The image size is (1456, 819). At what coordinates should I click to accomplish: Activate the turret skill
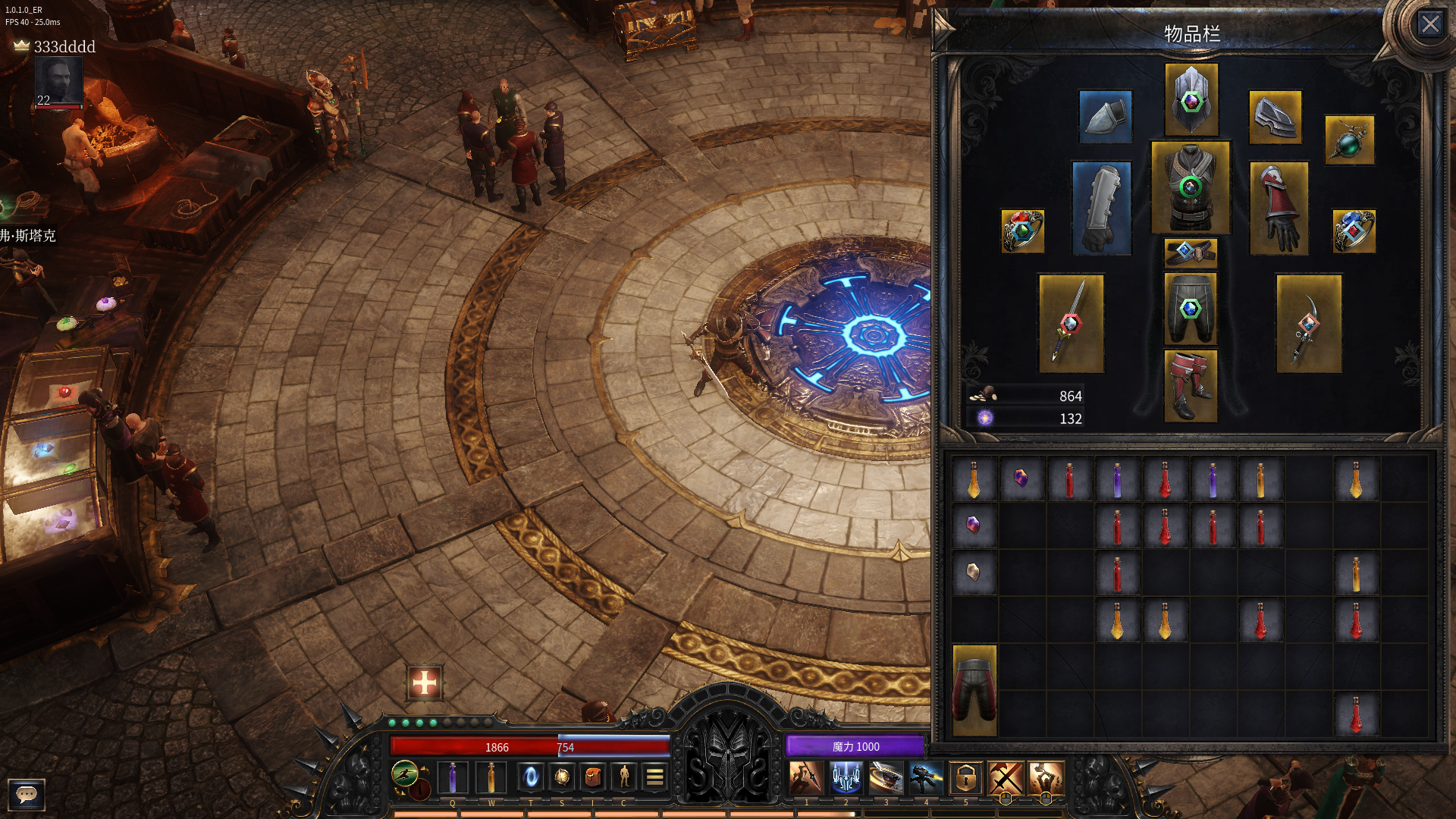[925, 778]
